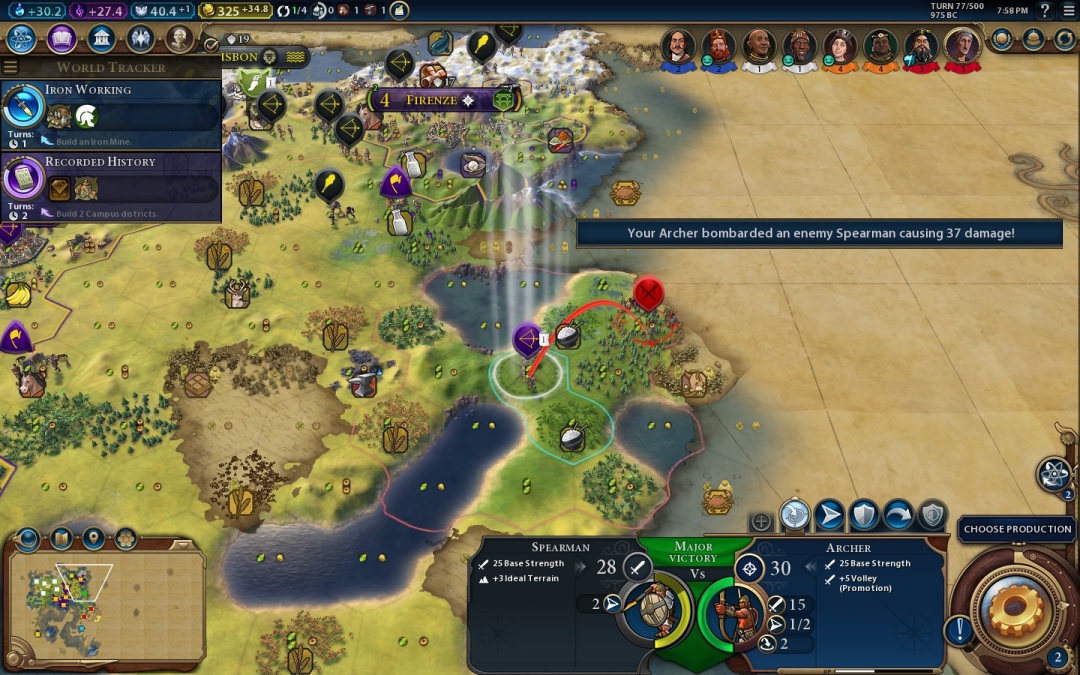Choose the Archer's move-to arrow action

[829, 515]
